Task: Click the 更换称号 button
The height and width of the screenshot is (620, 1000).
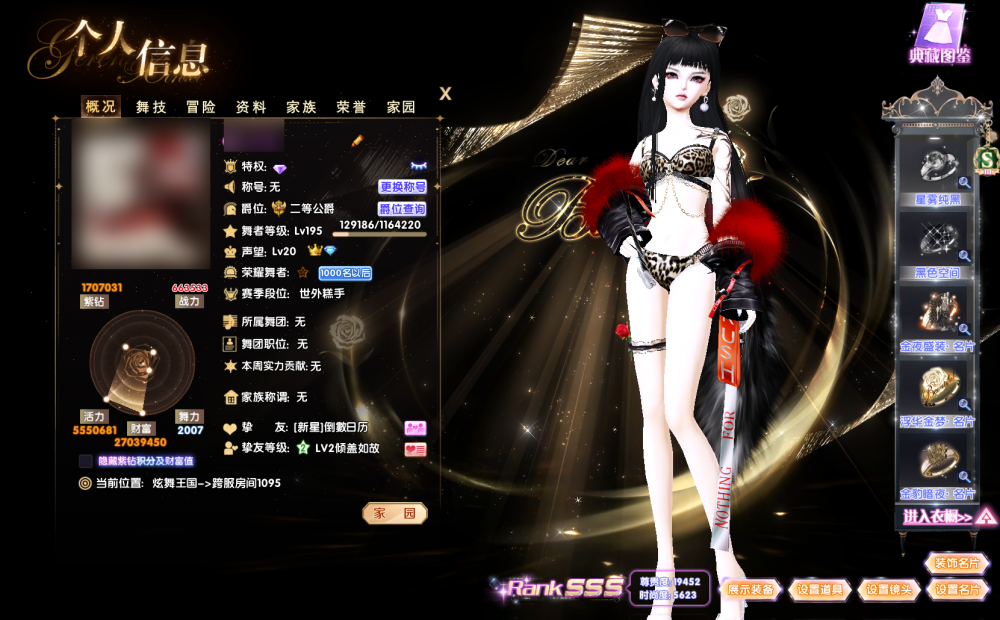Action: coord(402,187)
